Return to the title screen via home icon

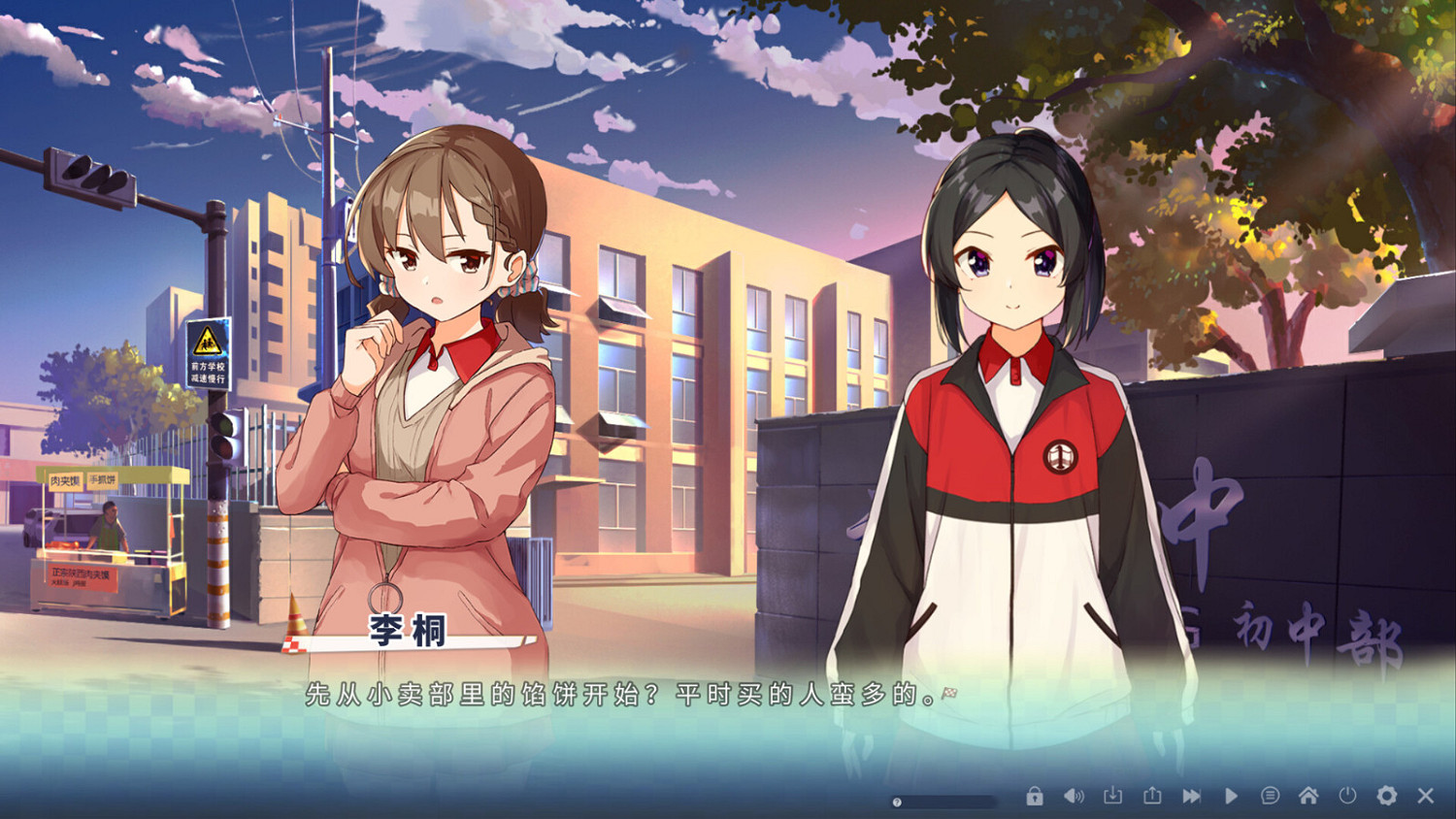(x=1310, y=794)
